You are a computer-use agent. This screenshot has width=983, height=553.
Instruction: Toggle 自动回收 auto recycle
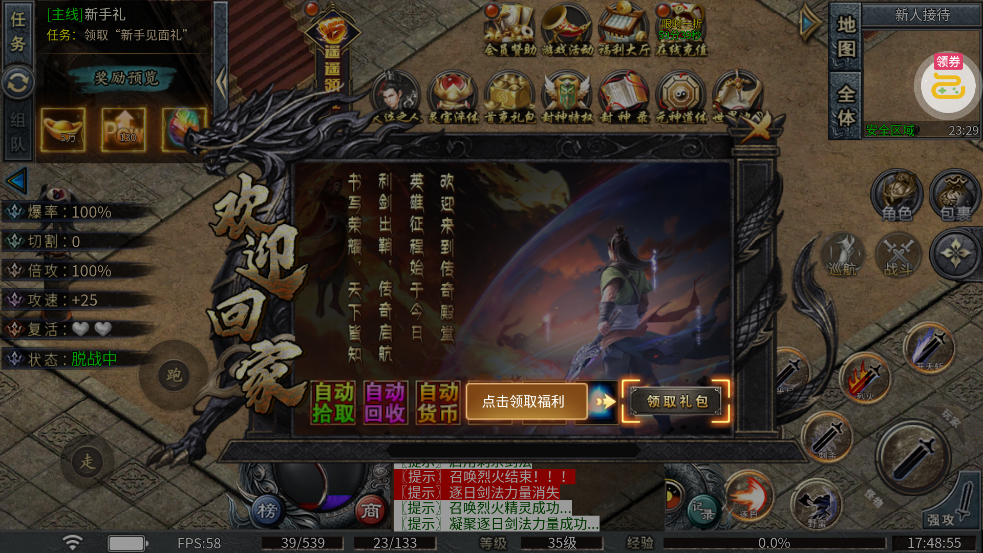point(385,402)
